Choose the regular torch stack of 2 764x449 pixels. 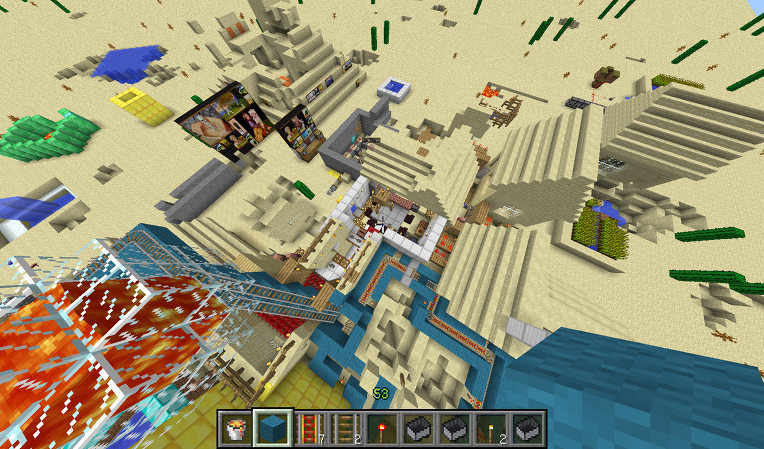490,427
